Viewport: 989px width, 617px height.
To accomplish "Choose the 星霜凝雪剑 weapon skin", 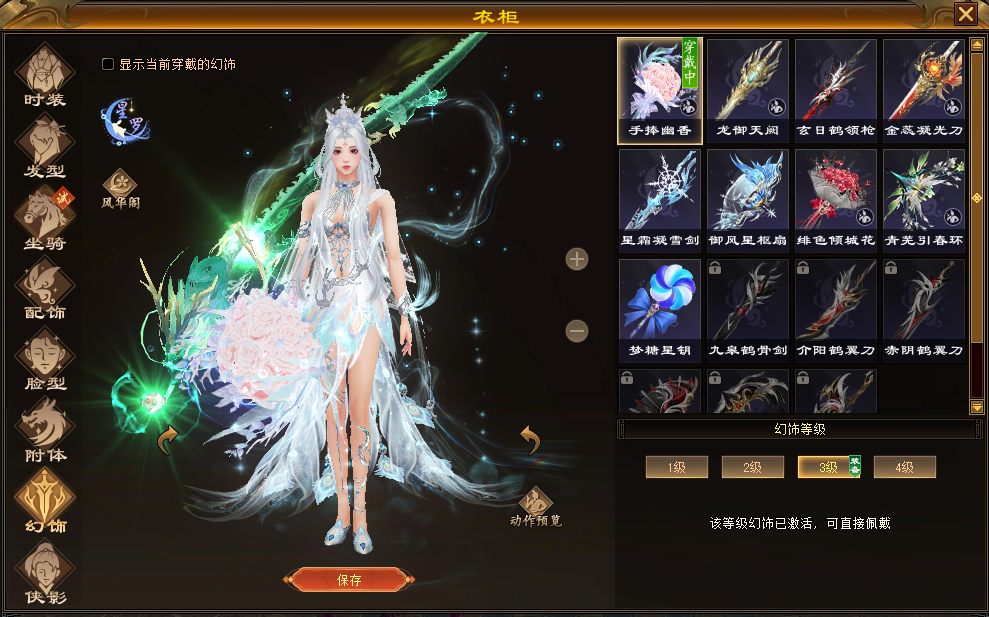I will pos(660,196).
